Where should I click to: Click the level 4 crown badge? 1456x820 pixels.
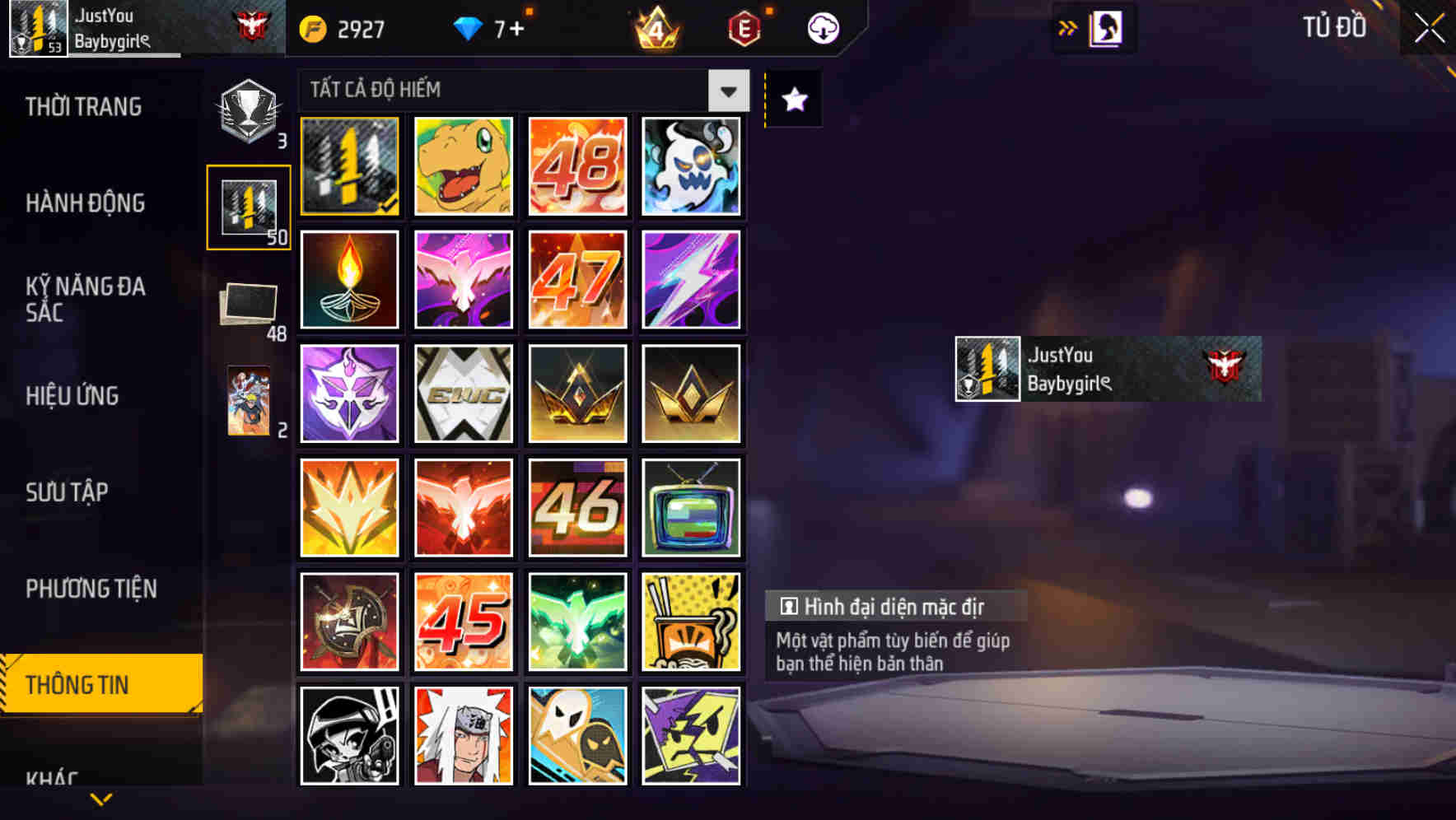(x=656, y=29)
